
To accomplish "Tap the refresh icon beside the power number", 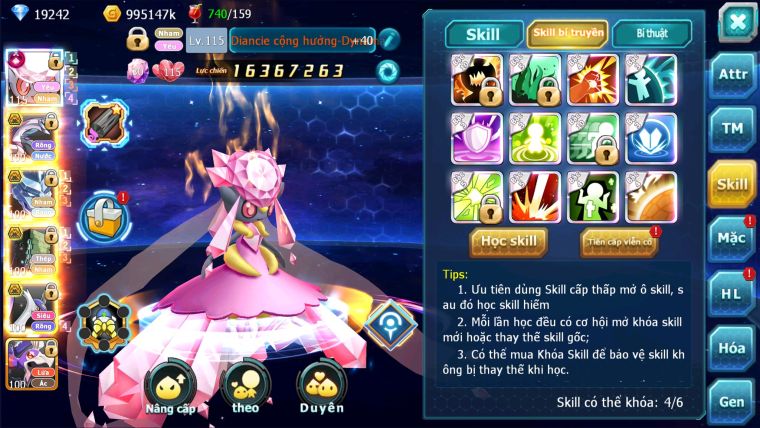I will tap(387, 71).
